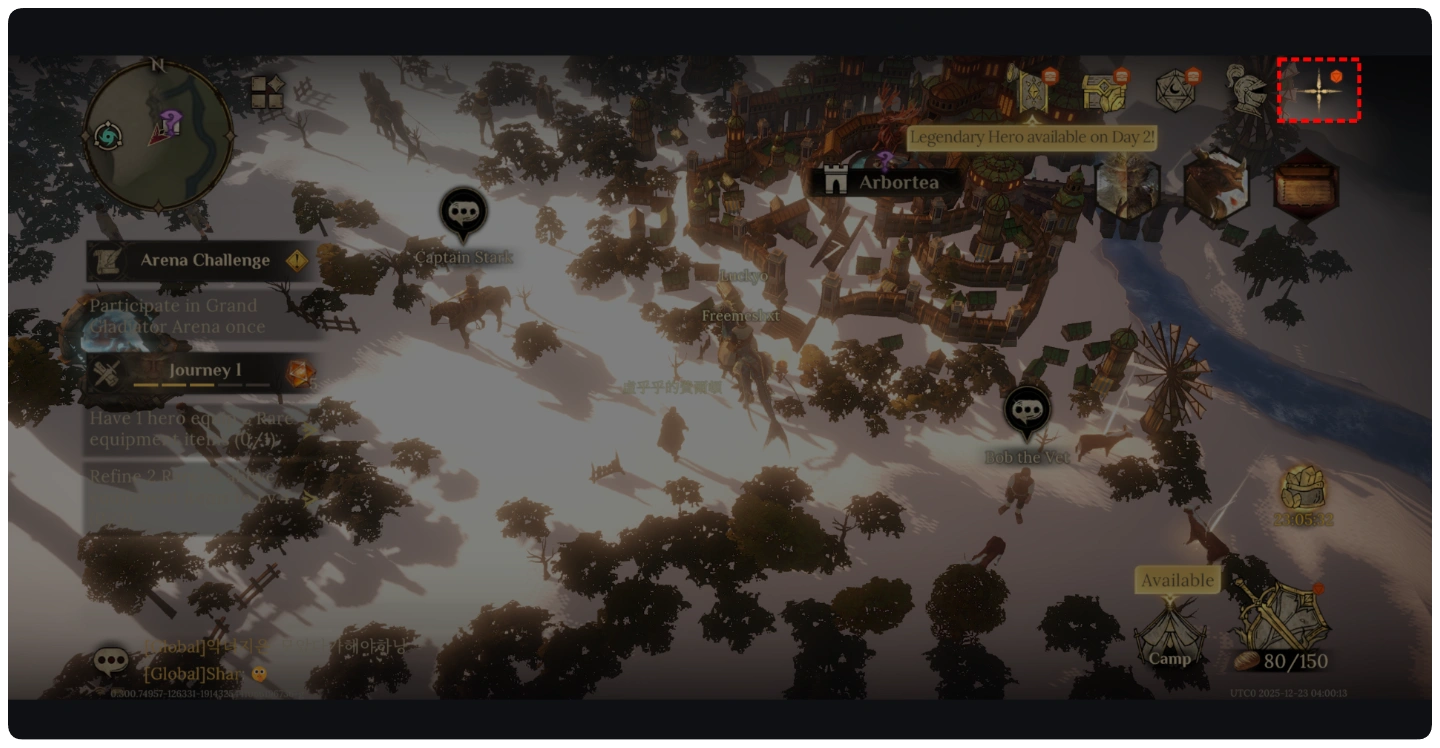
Task: Click the highlighted four-point star icon
Action: (x=1319, y=90)
